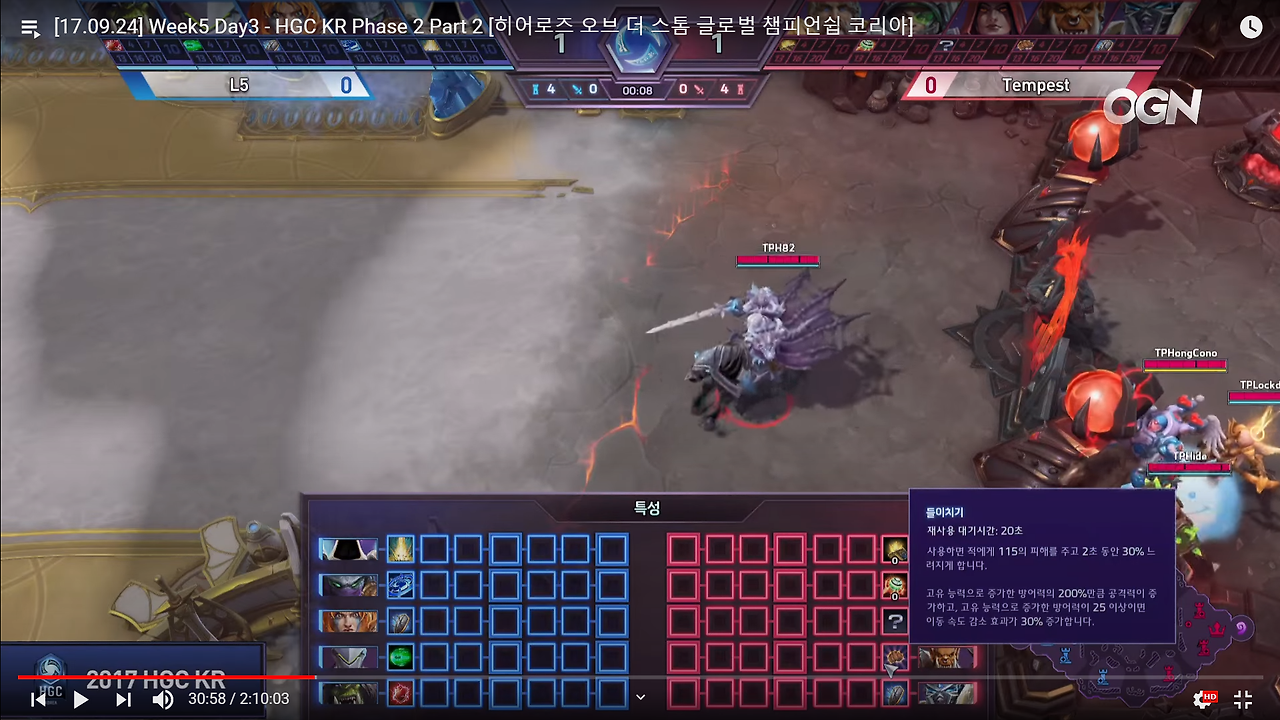Collapse the talent panel with the down chevron
1280x720 pixels.
(641, 696)
